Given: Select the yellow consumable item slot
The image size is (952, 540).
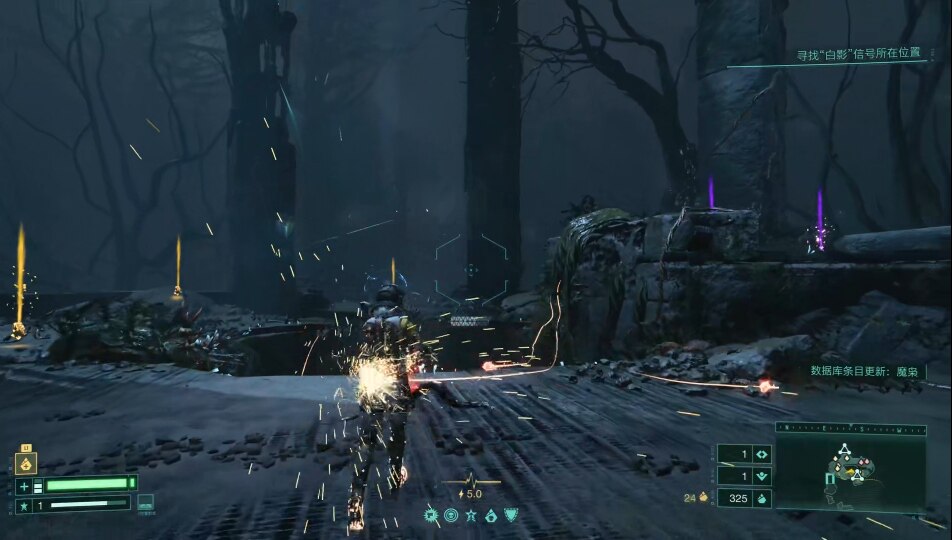Looking at the screenshot, I should click(x=26, y=462).
